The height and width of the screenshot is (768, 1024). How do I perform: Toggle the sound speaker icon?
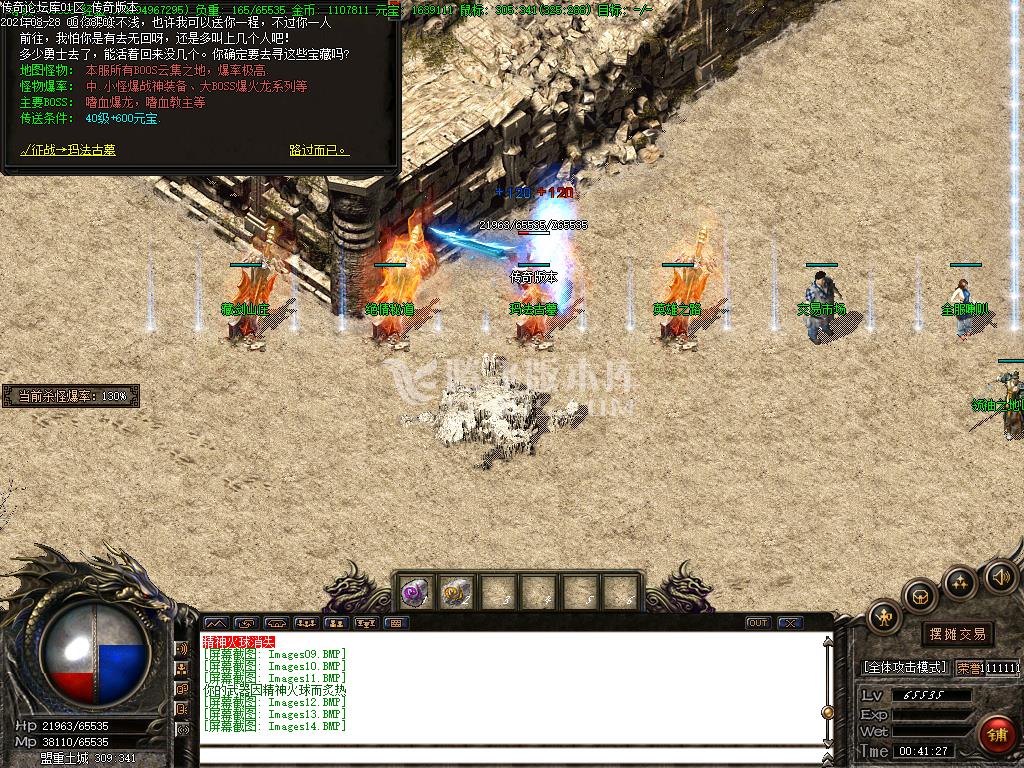pyautogui.click(x=1001, y=576)
